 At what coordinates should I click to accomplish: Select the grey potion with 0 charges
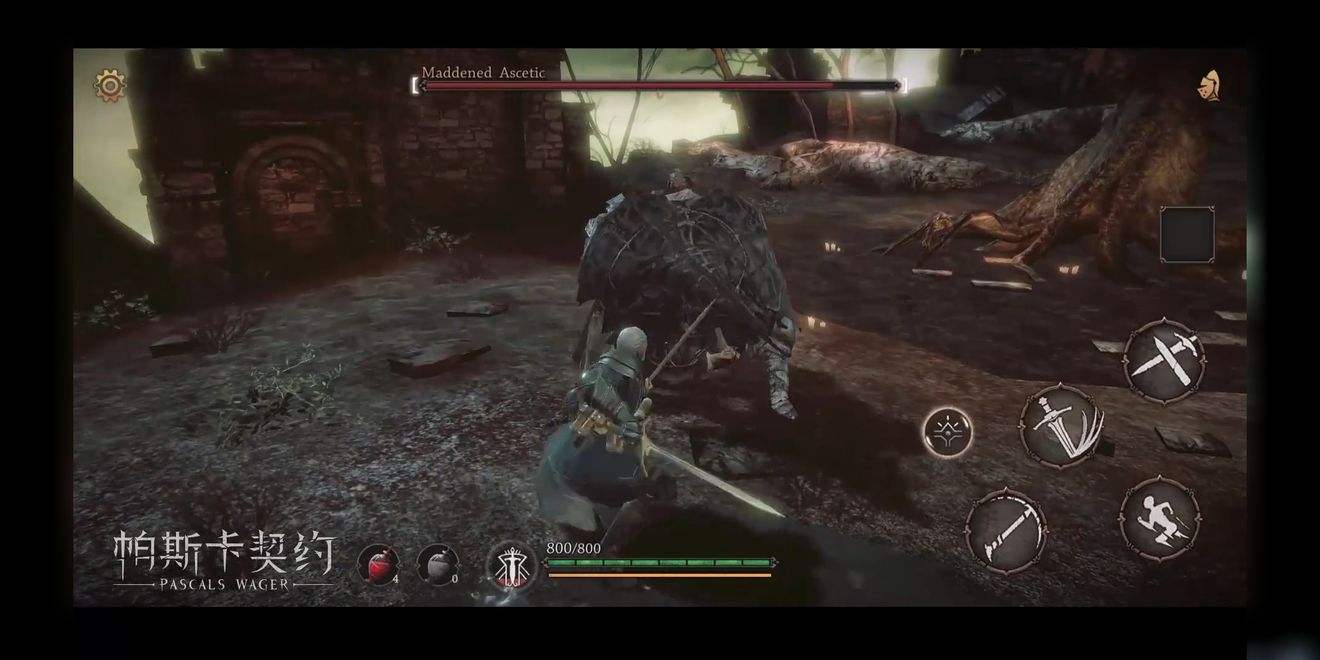[436, 565]
